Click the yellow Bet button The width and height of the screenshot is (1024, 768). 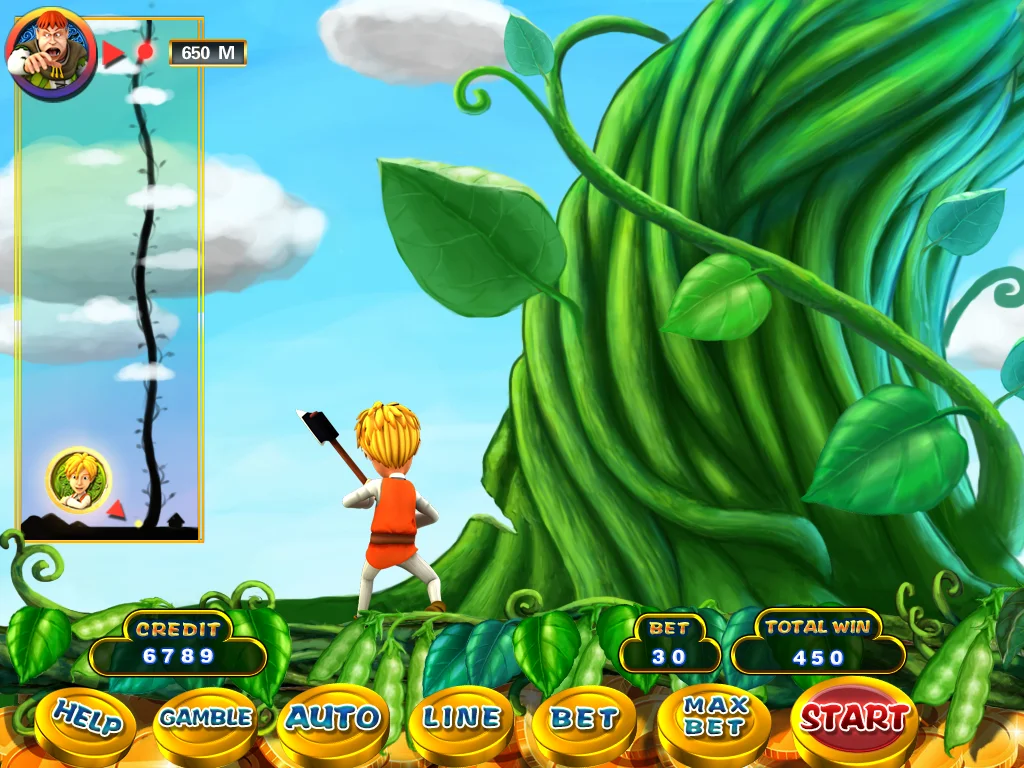(x=584, y=719)
